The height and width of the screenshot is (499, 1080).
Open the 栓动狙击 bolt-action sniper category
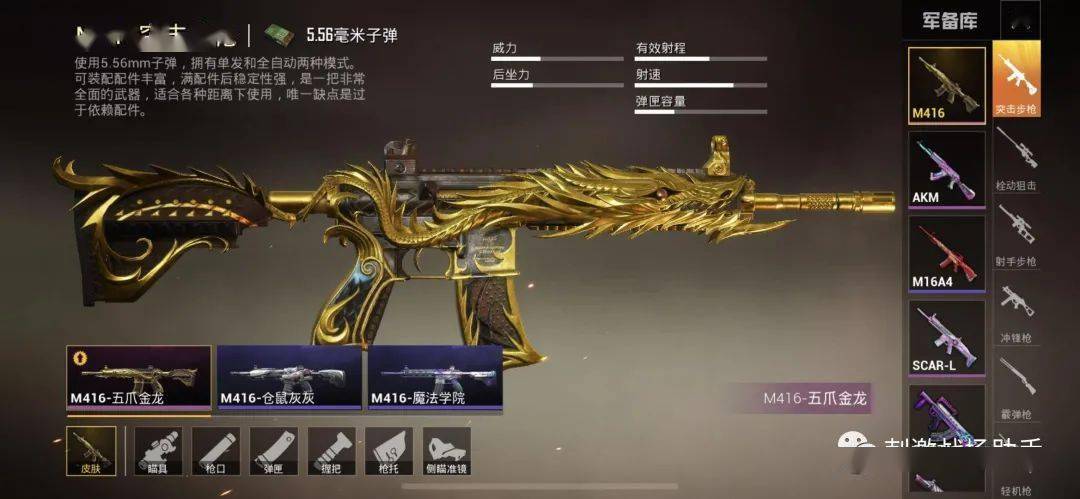point(1016,160)
